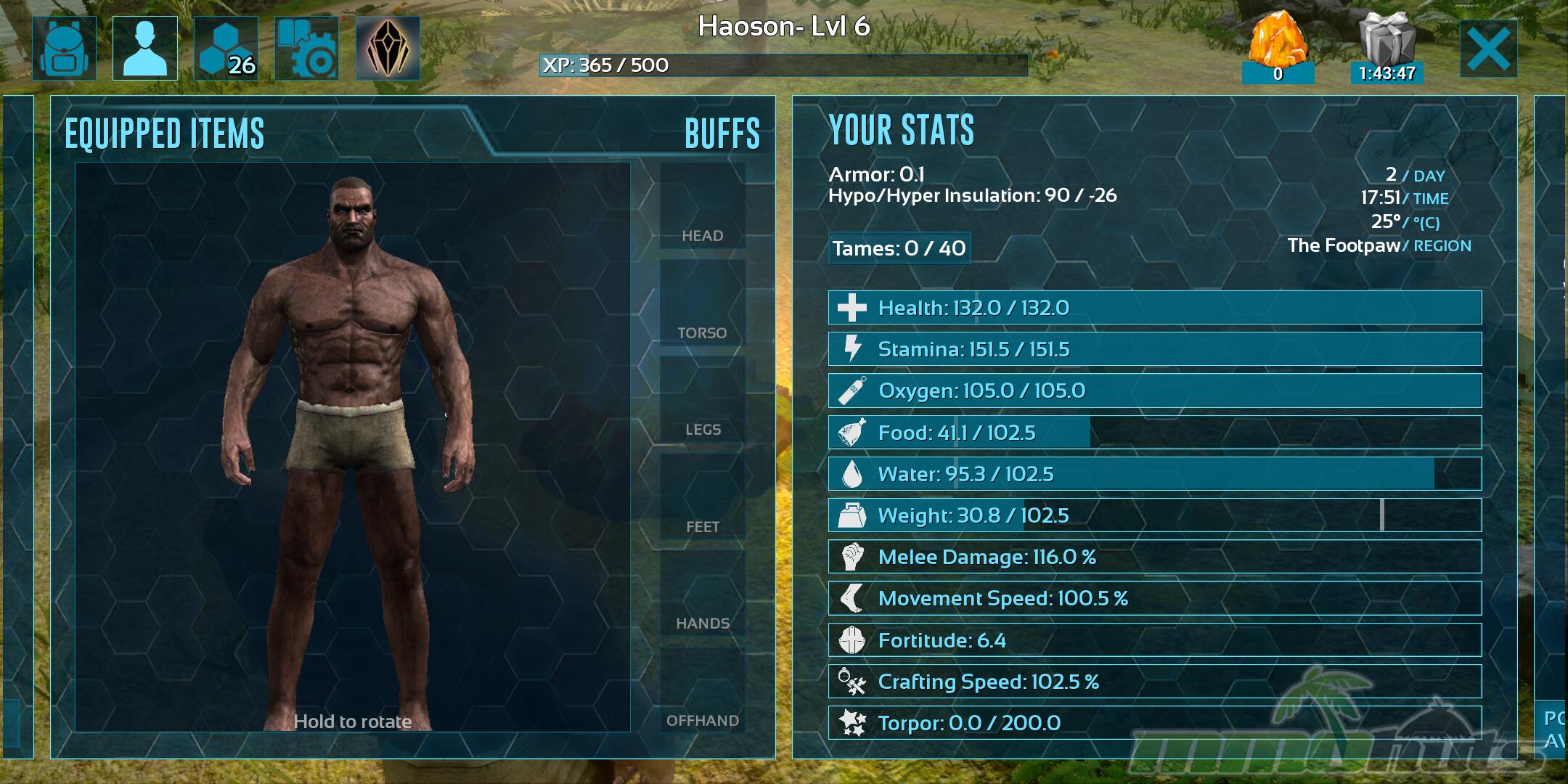
Task: Select the HEAD equipment slot
Action: [x=703, y=206]
